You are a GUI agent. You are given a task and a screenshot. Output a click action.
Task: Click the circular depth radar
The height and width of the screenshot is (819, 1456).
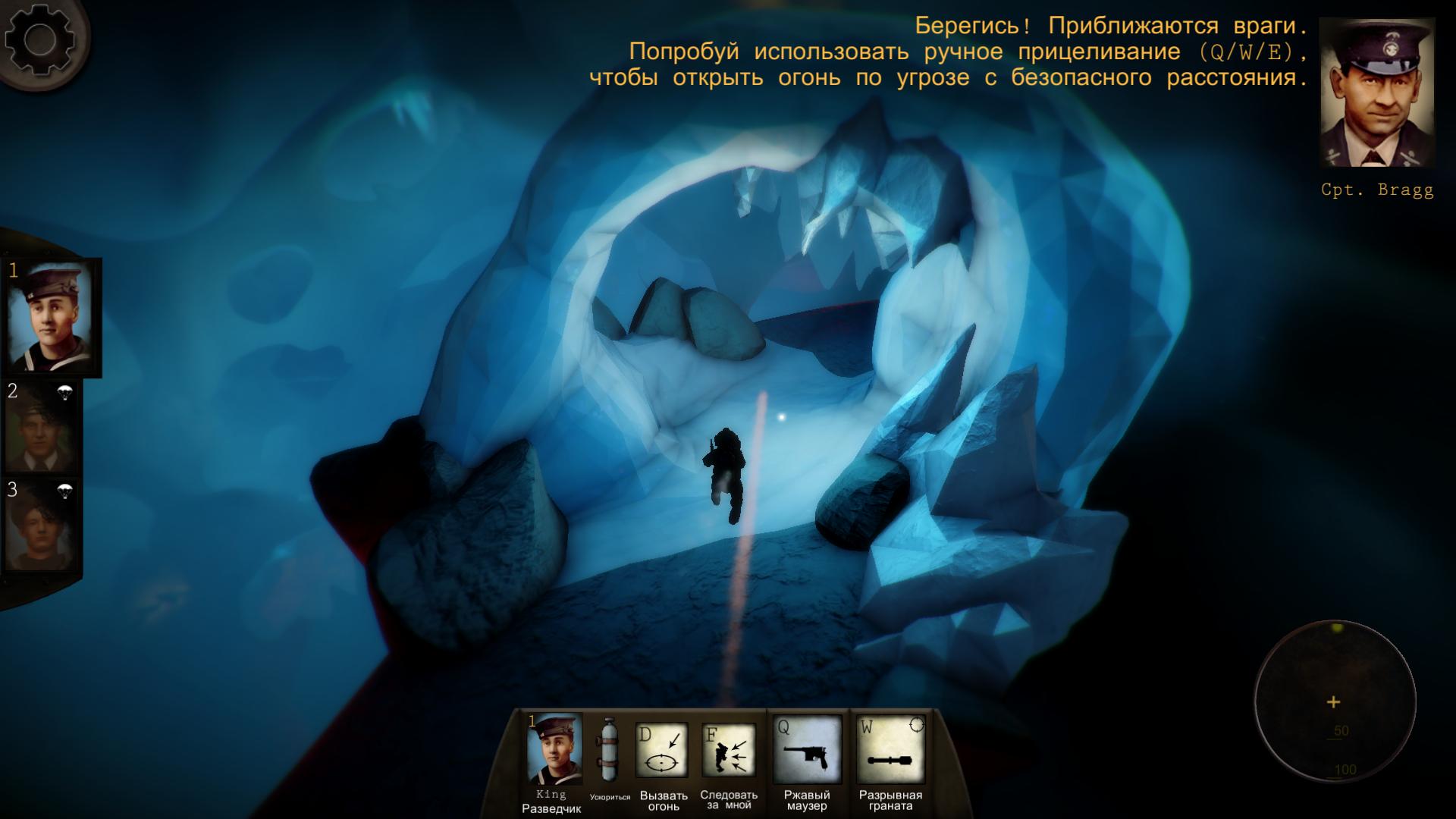[1334, 701]
